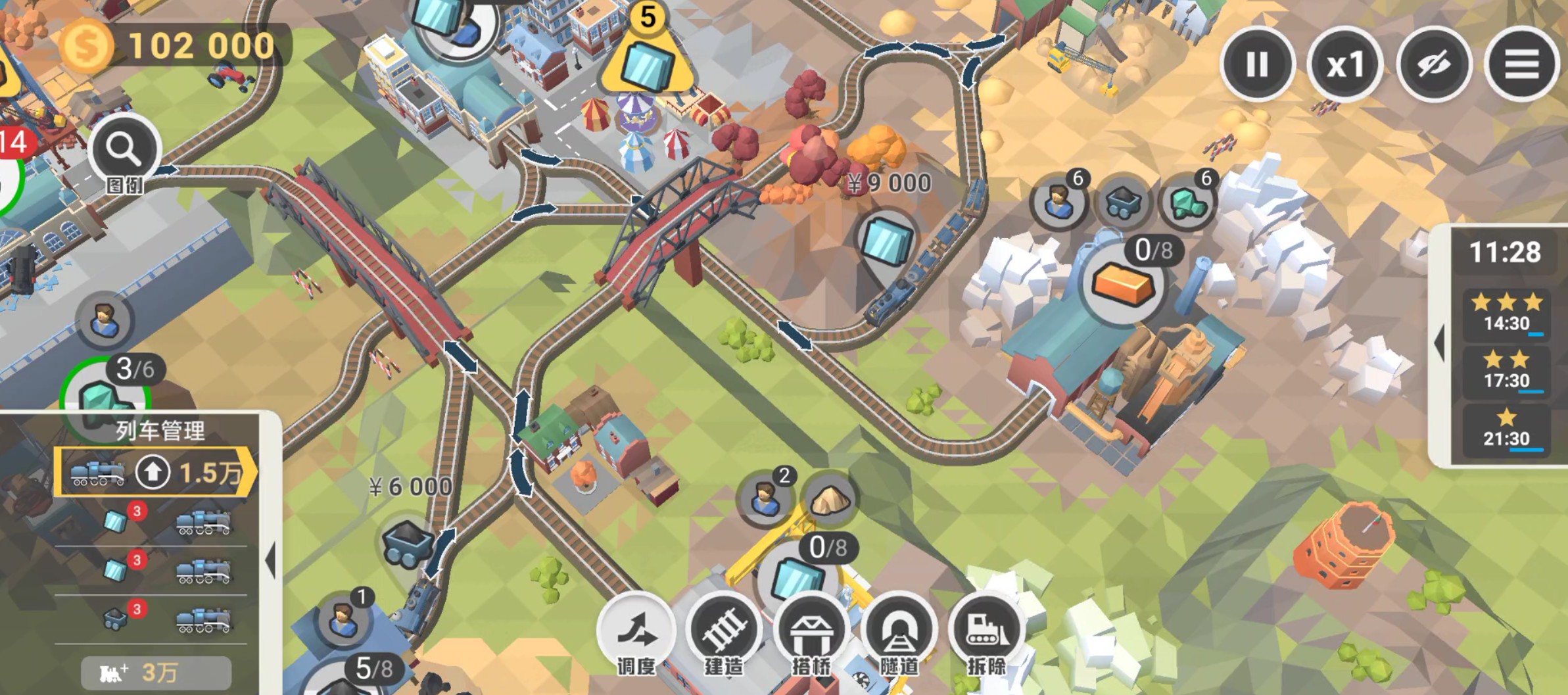
Task: Click the 3/6 green ore station icon
Action: pos(105,398)
